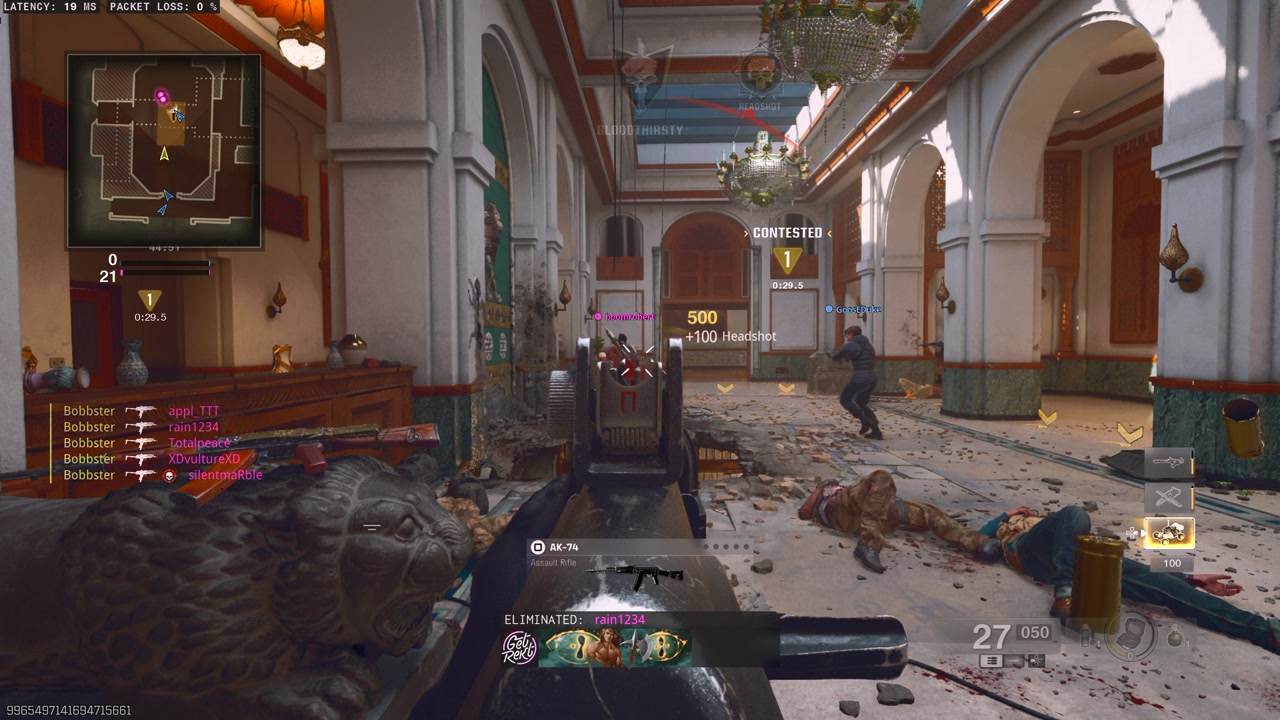Select the XDvultureXD killfeed entry
Image resolution: width=1280 pixels, height=720 pixels.
tap(152, 459)
